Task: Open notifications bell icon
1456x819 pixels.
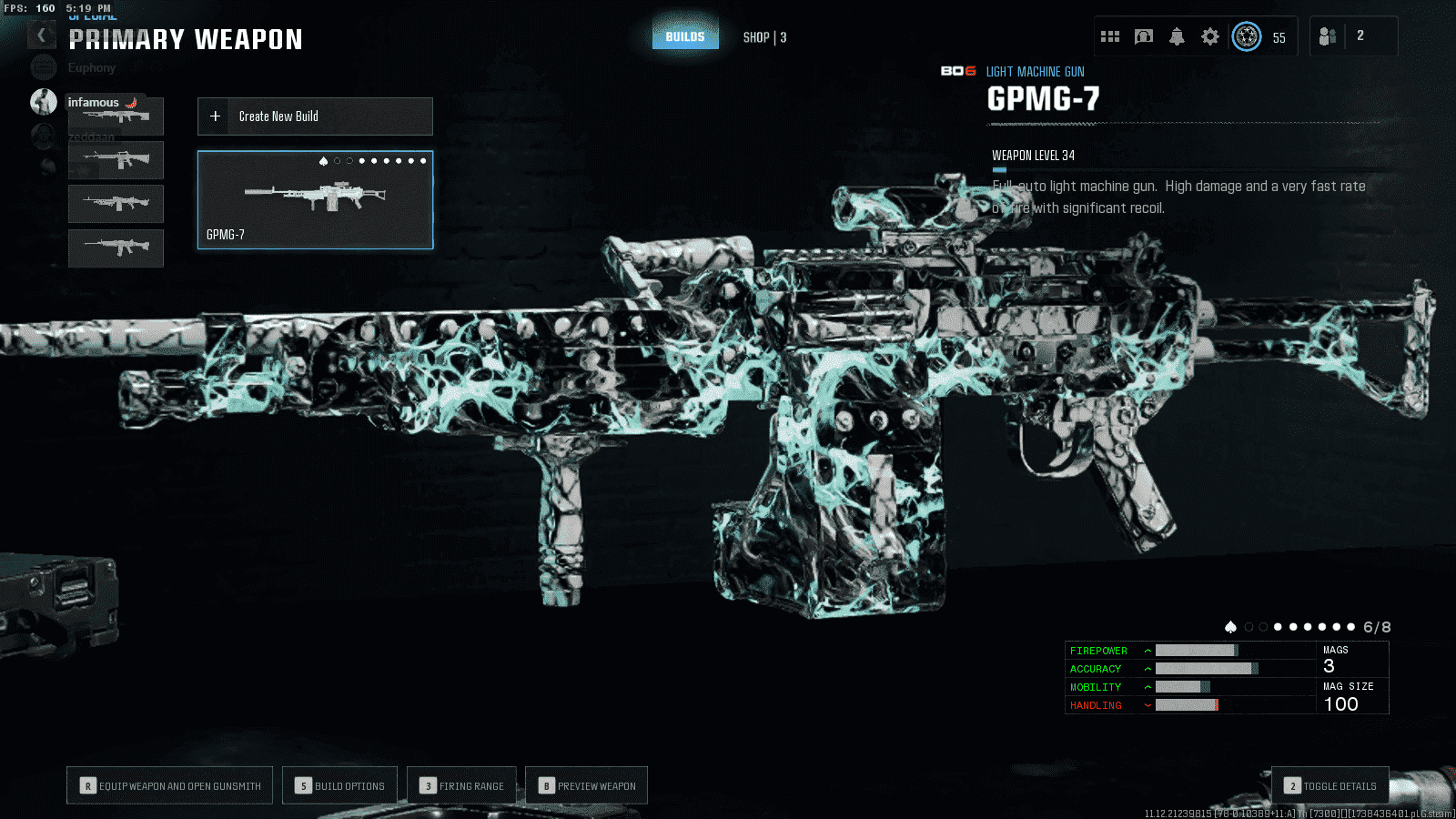Action: tap(1177, 36)
